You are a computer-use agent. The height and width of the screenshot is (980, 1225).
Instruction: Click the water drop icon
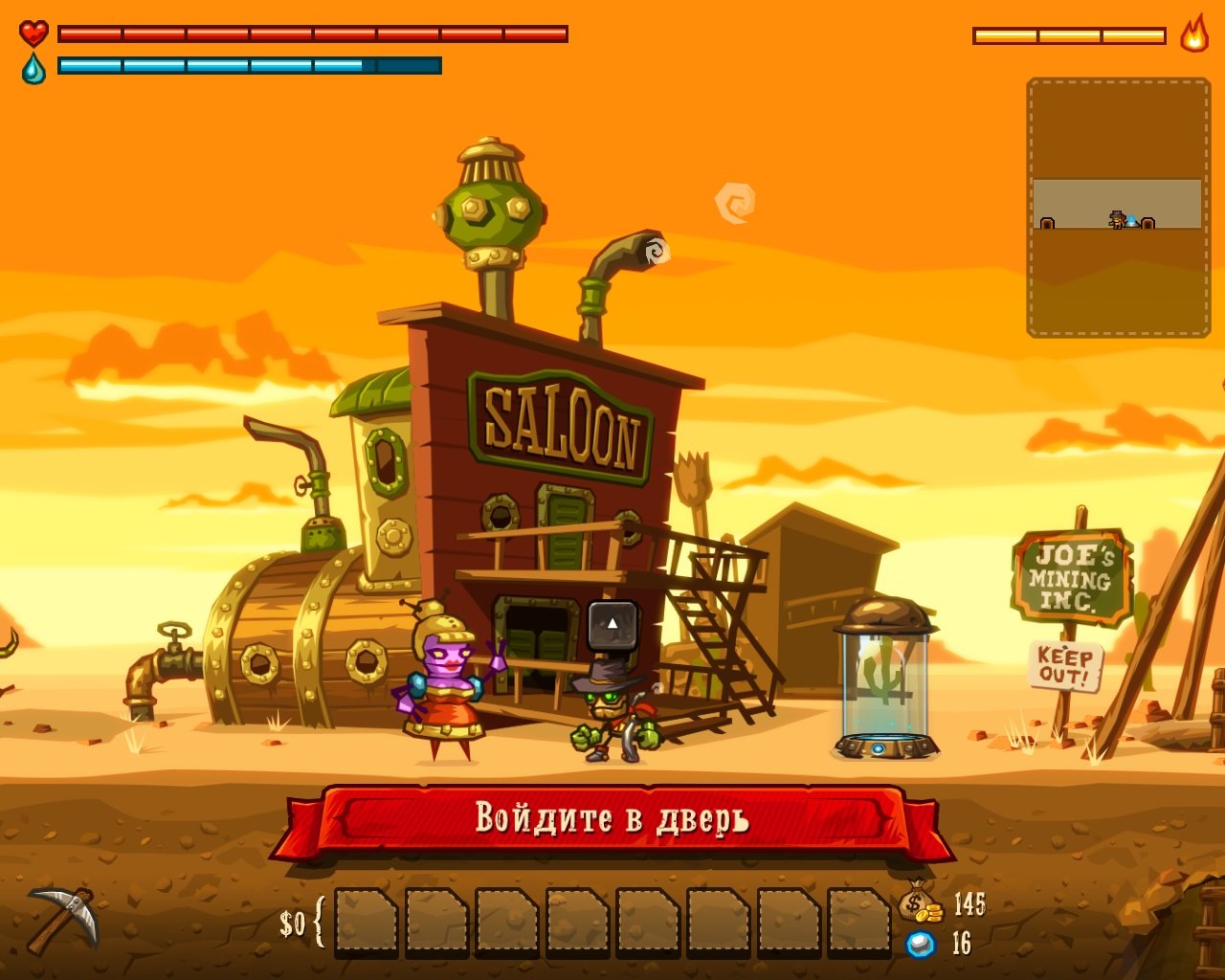pyautogui.click(x=32, y=69)
